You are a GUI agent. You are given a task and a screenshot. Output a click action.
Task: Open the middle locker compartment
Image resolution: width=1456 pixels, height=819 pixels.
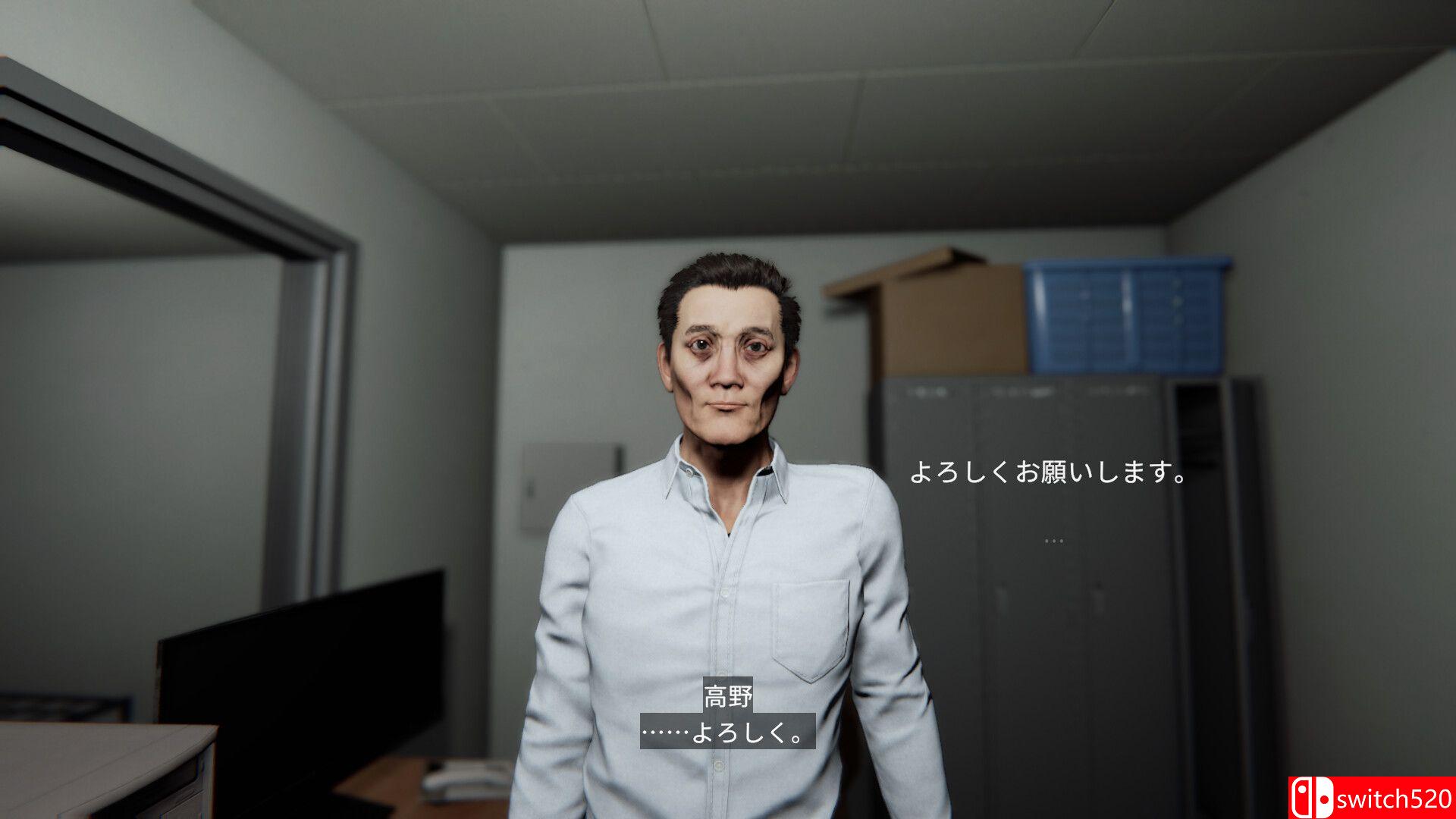1024,531
